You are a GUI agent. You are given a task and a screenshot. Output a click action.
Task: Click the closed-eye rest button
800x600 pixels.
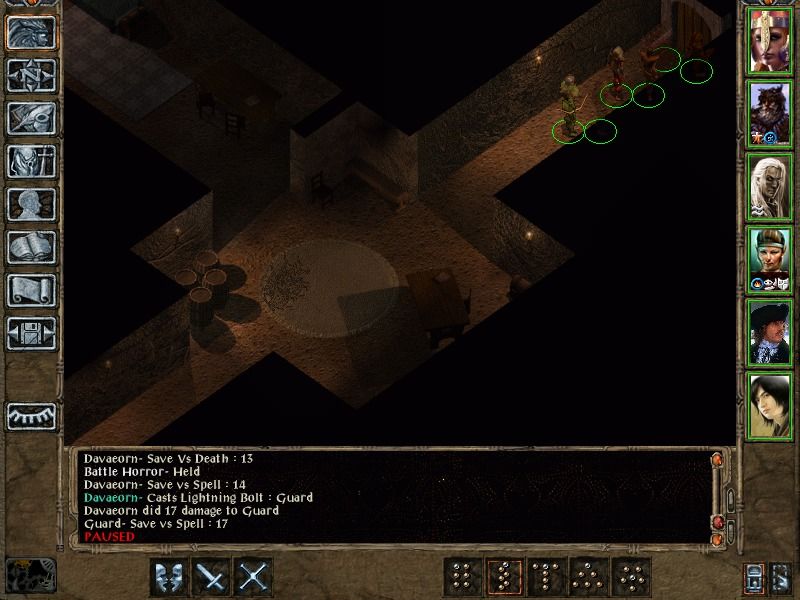[x=31, y=415]
